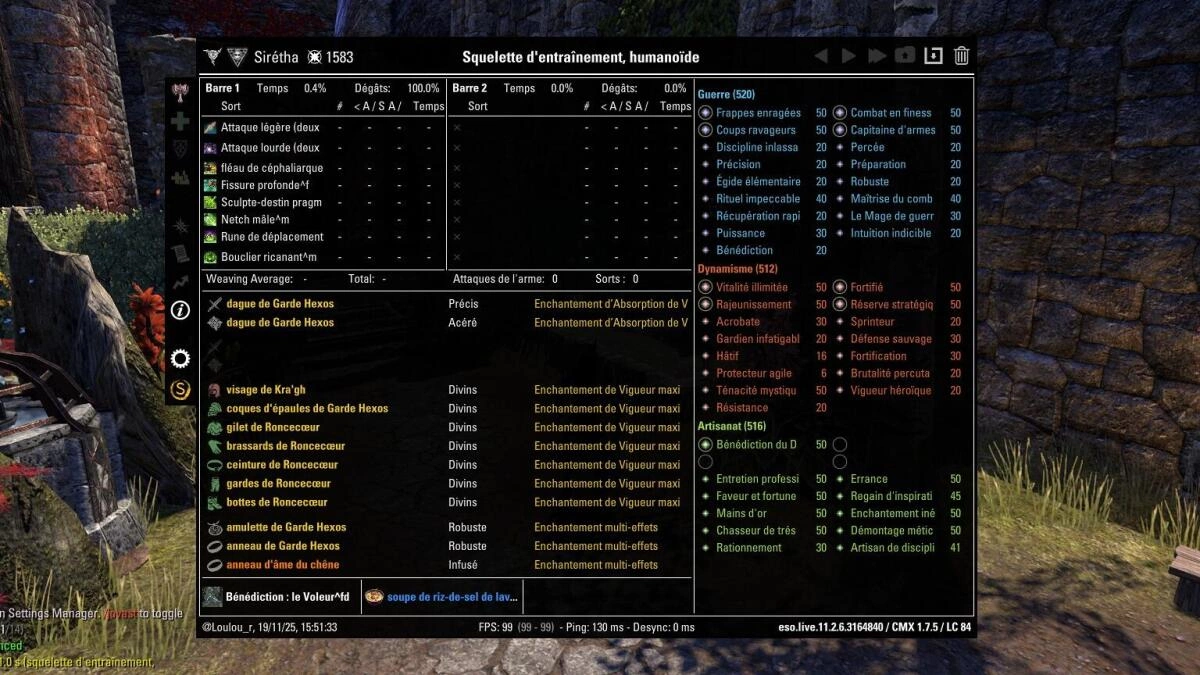1200x675 pixels.
Task: Open Combat Metrics settings gear icon
Action: click(180, 358)
